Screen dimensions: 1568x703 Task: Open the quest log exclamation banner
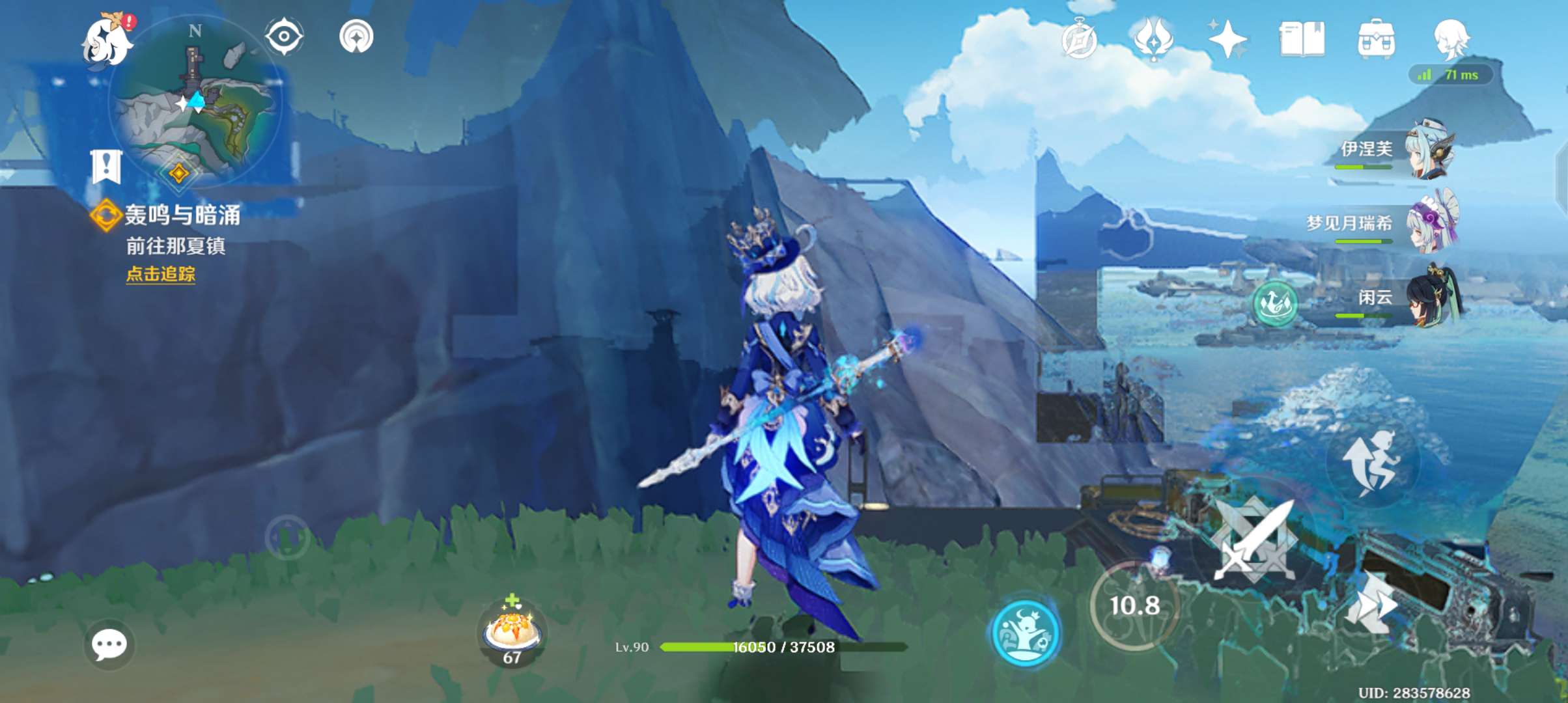tap(106, 167)
